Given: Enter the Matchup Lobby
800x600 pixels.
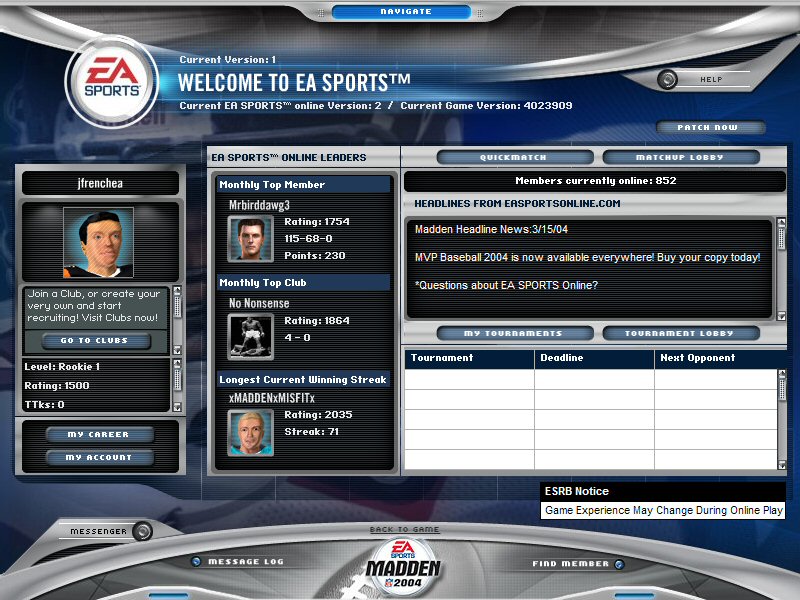Looking at the screenshot, I should (680, 158).
